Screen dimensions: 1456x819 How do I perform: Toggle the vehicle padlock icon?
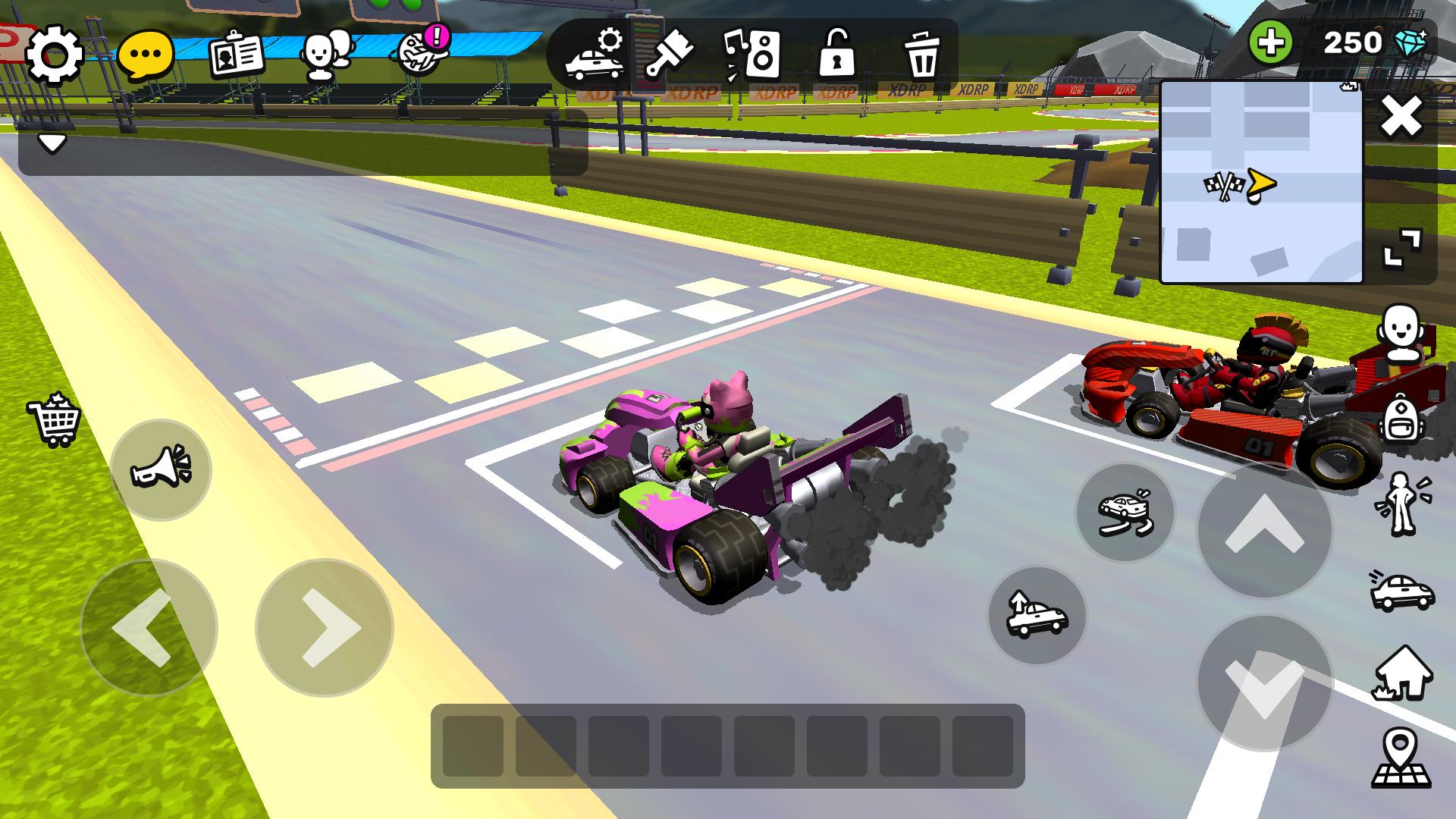coord(837,55)
